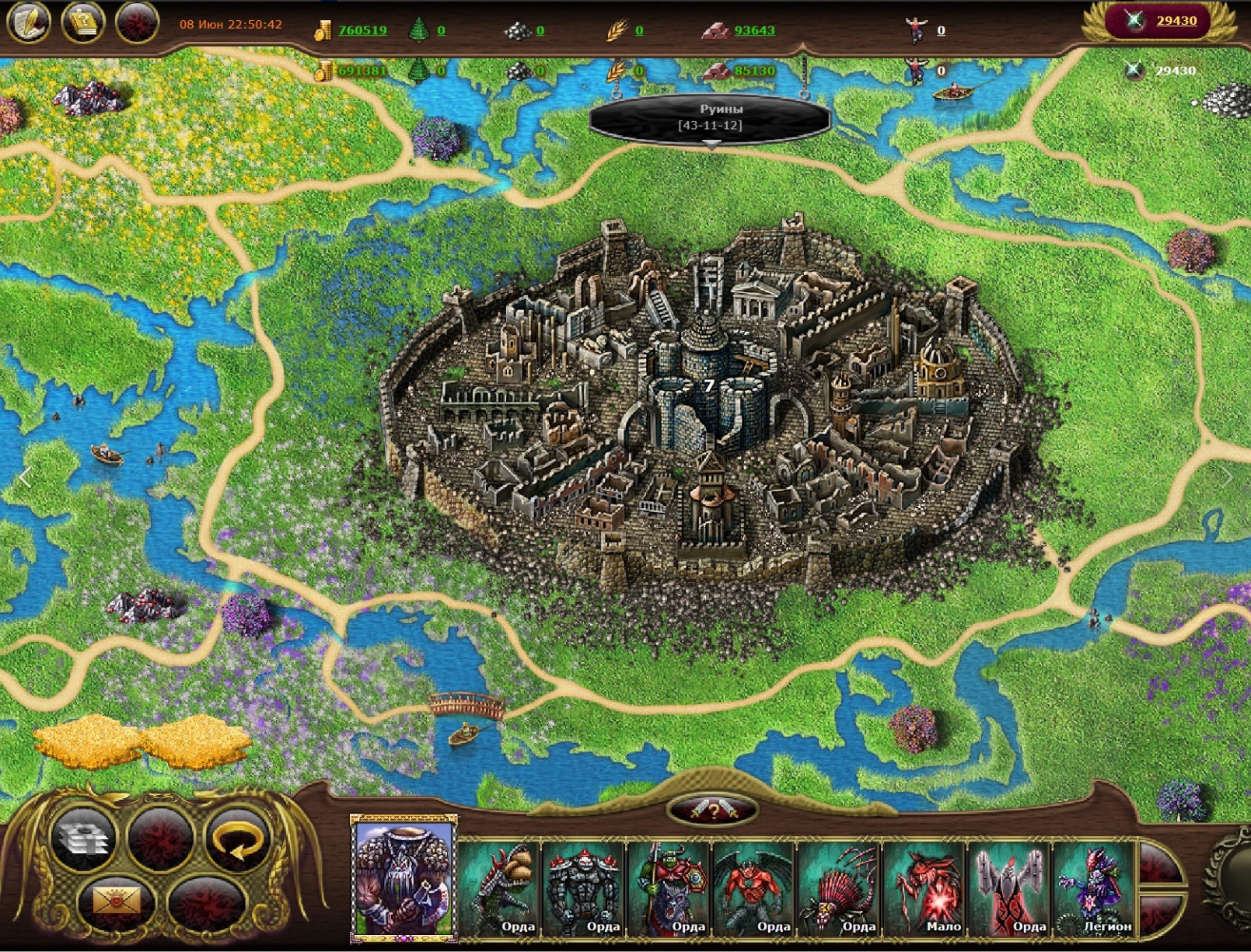Open the sealed envelope mail

(x=117, y=901)
